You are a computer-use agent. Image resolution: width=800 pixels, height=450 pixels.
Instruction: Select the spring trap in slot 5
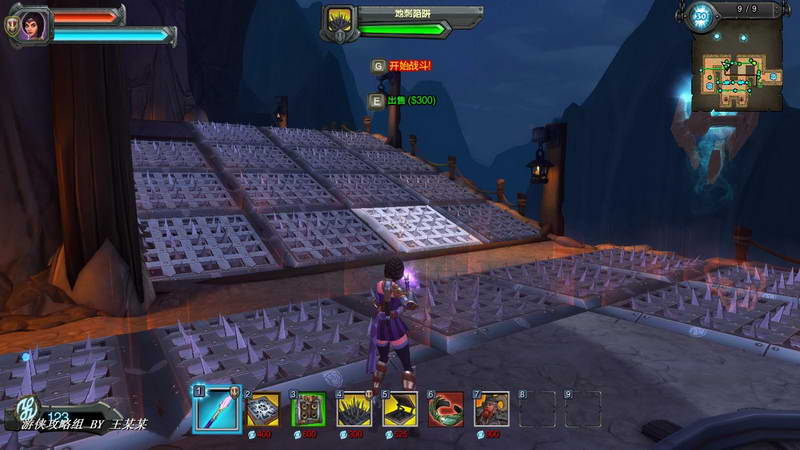coord(400,408)
